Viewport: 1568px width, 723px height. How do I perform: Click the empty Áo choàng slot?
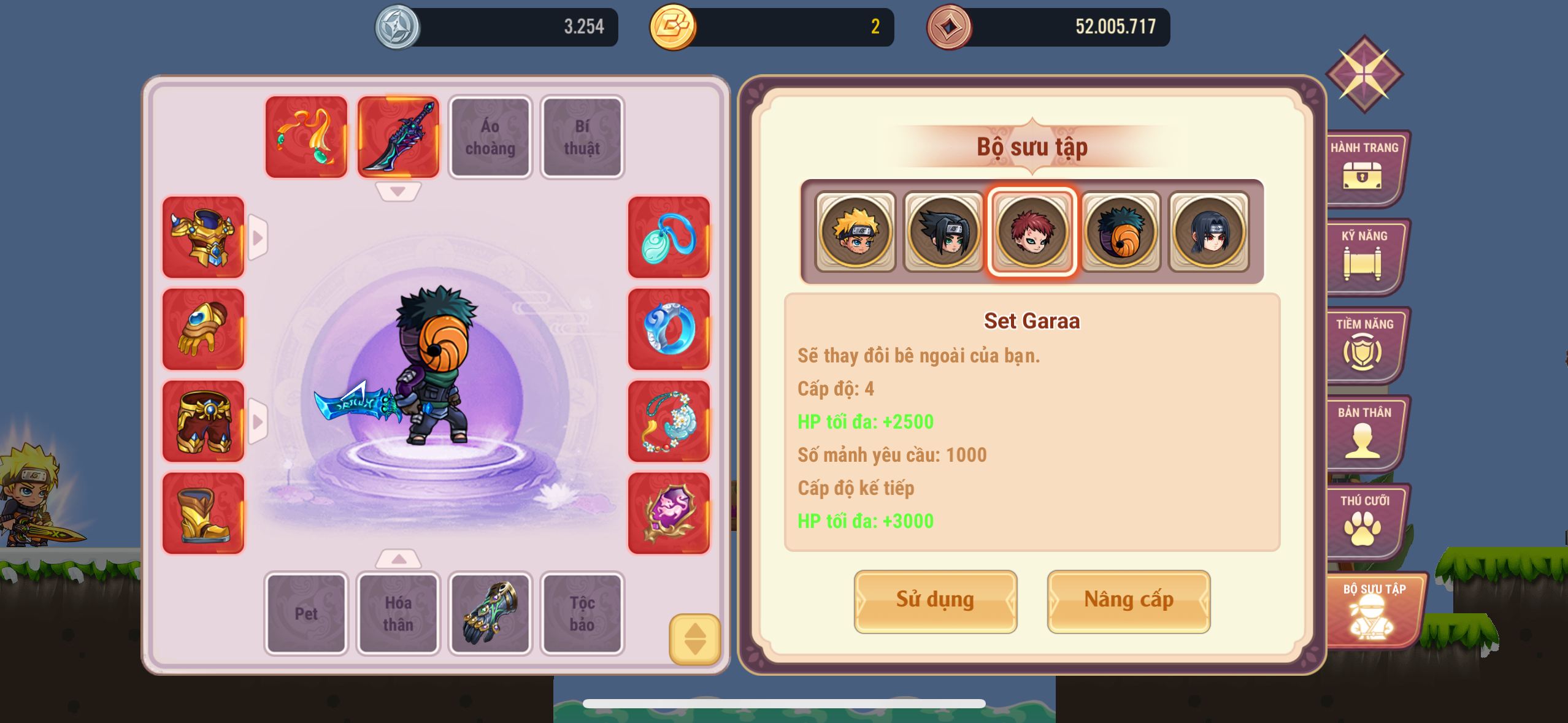[490, 137]
